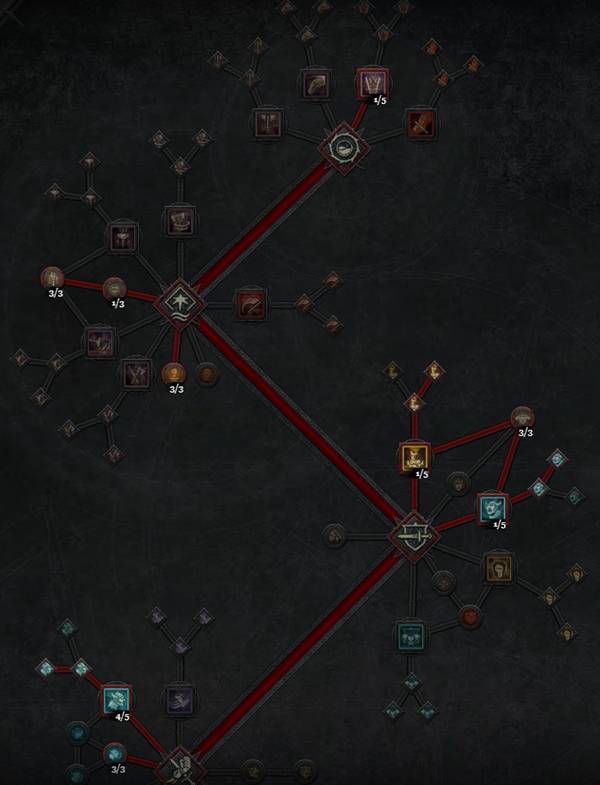Image resolution: width=600 pixels, height=785 pixels.
Task: Select the teal square skill below the sword hub
Action: click(x=409, y=634)
